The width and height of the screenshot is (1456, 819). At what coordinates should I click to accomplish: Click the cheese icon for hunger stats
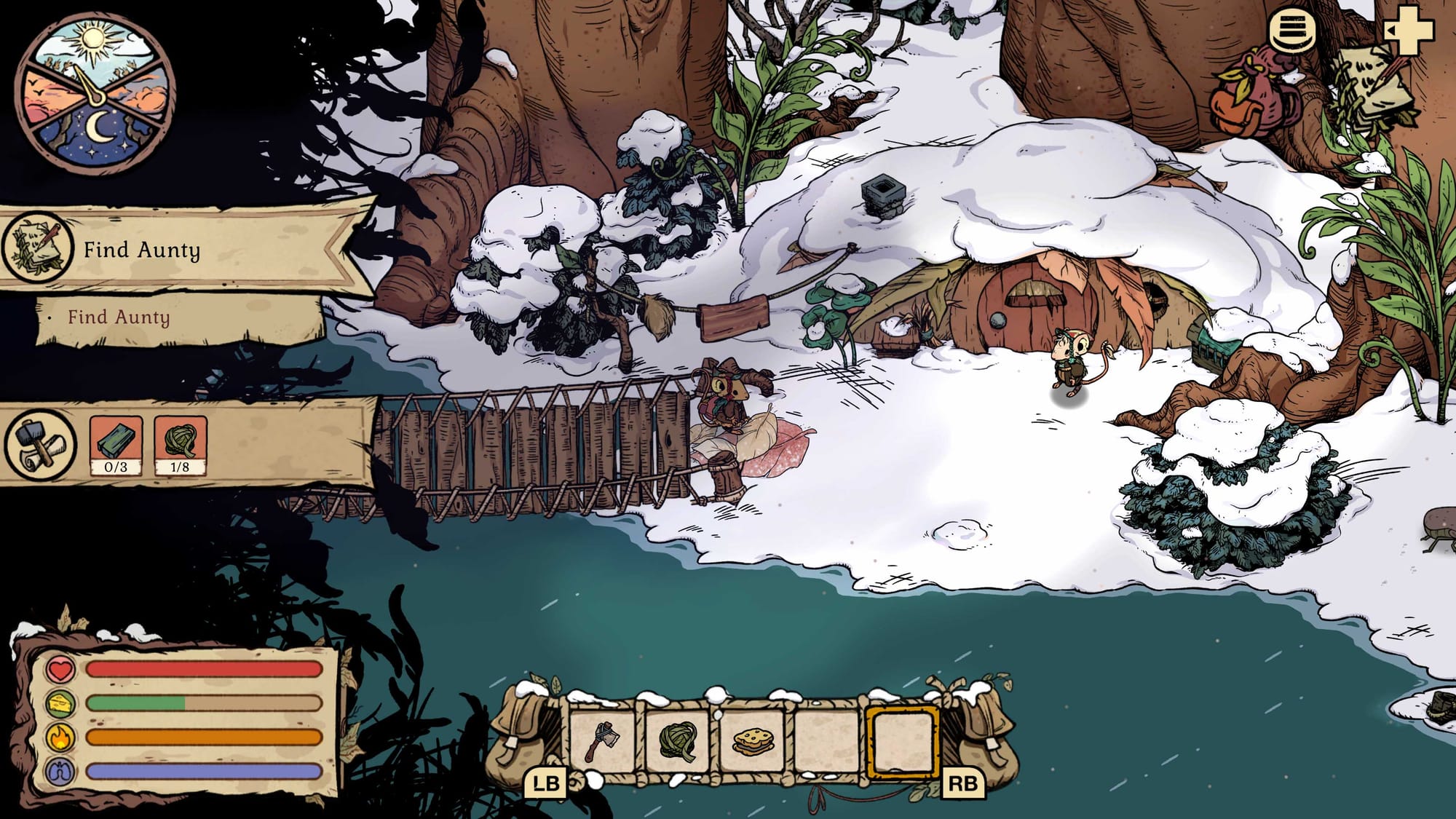[60, 703]
